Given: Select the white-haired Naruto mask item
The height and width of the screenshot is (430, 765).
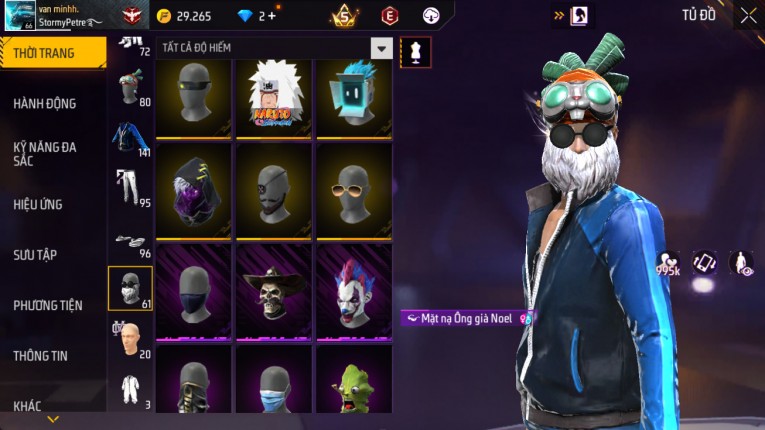Looking at the screenshot, I should [275, 98].
